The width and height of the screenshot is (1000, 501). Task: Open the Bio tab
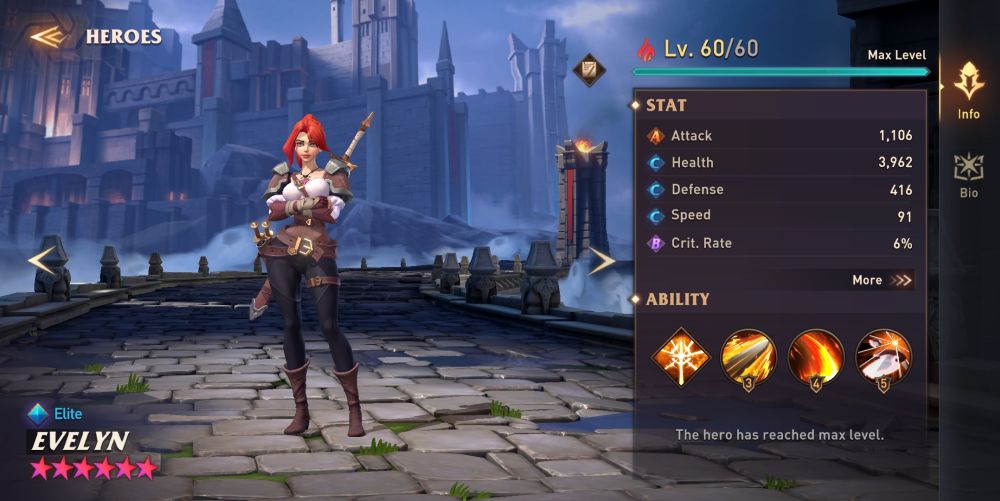(x=968, y=176)
